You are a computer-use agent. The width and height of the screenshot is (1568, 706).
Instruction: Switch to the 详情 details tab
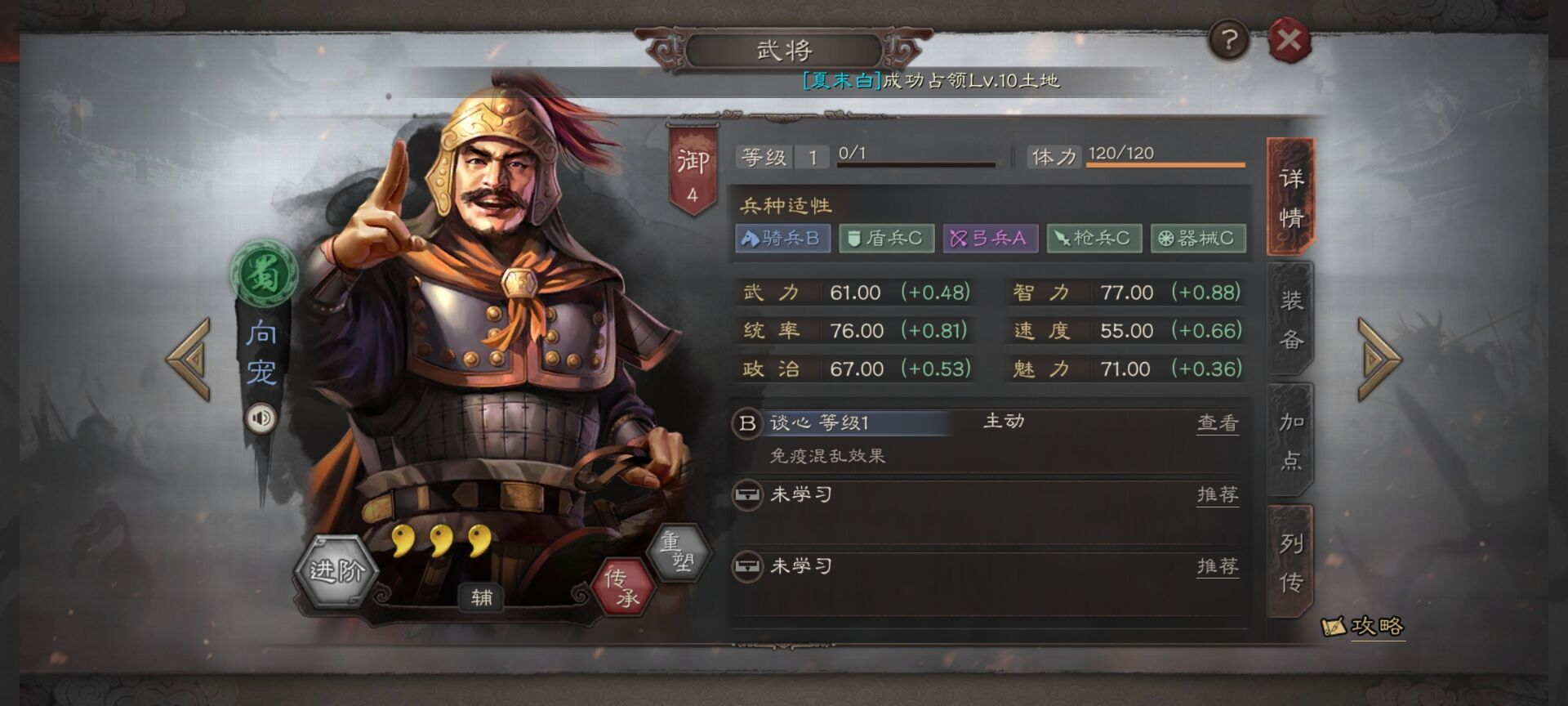click(1290, 197)
